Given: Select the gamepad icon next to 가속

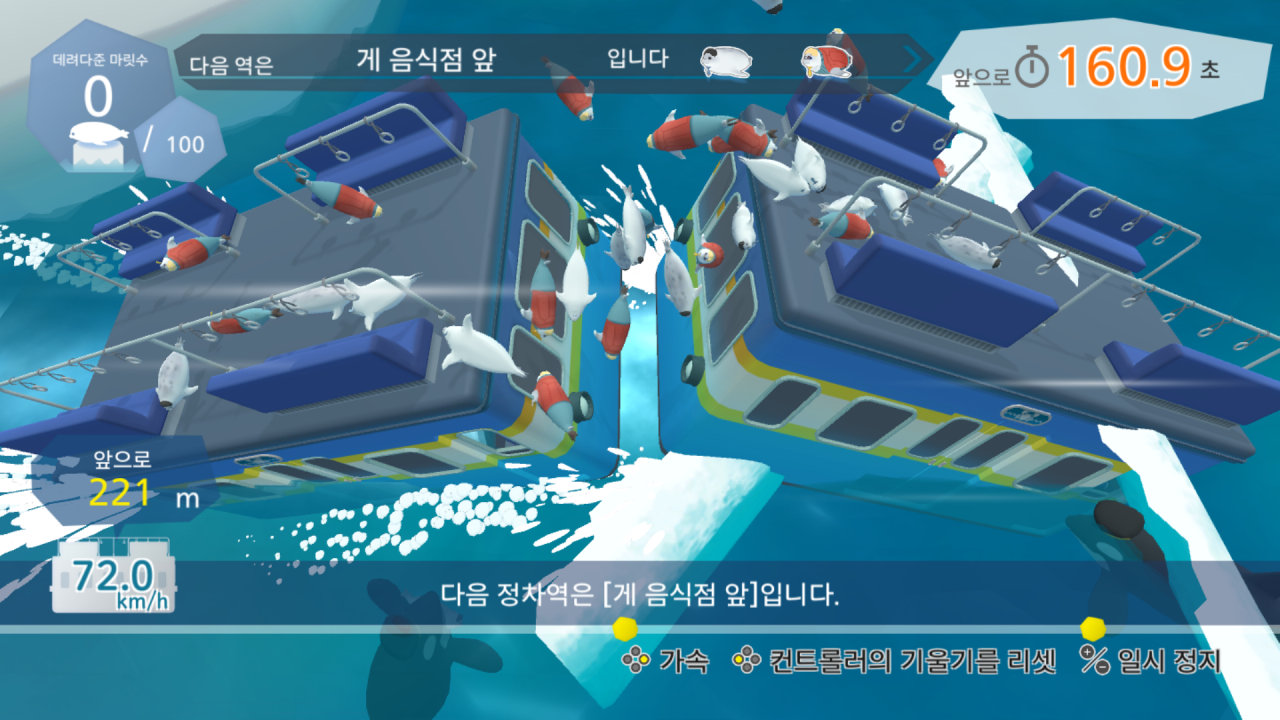Looking at the screenshot, I should 637,660.
